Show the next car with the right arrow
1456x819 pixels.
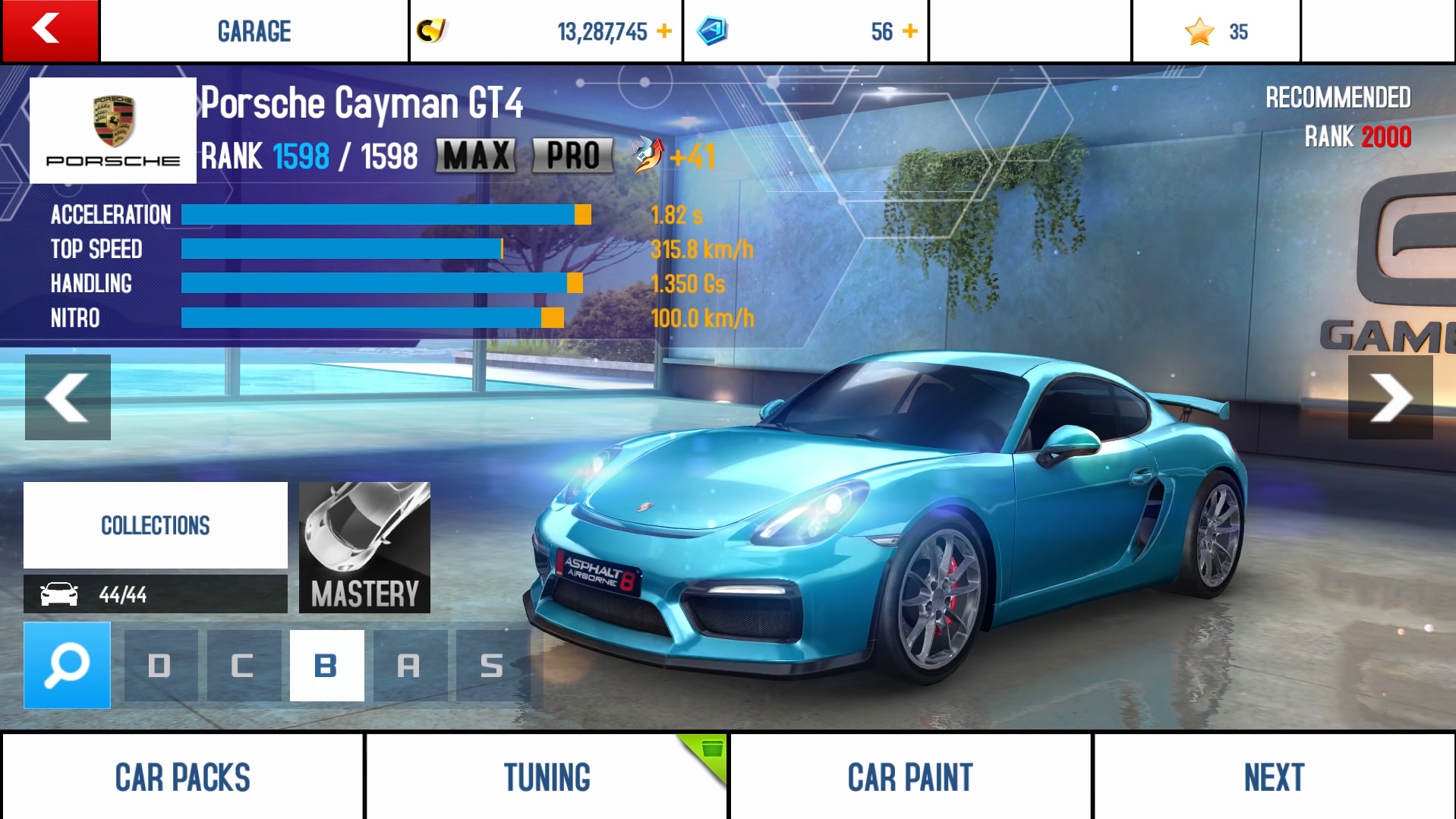[1390, 397]
